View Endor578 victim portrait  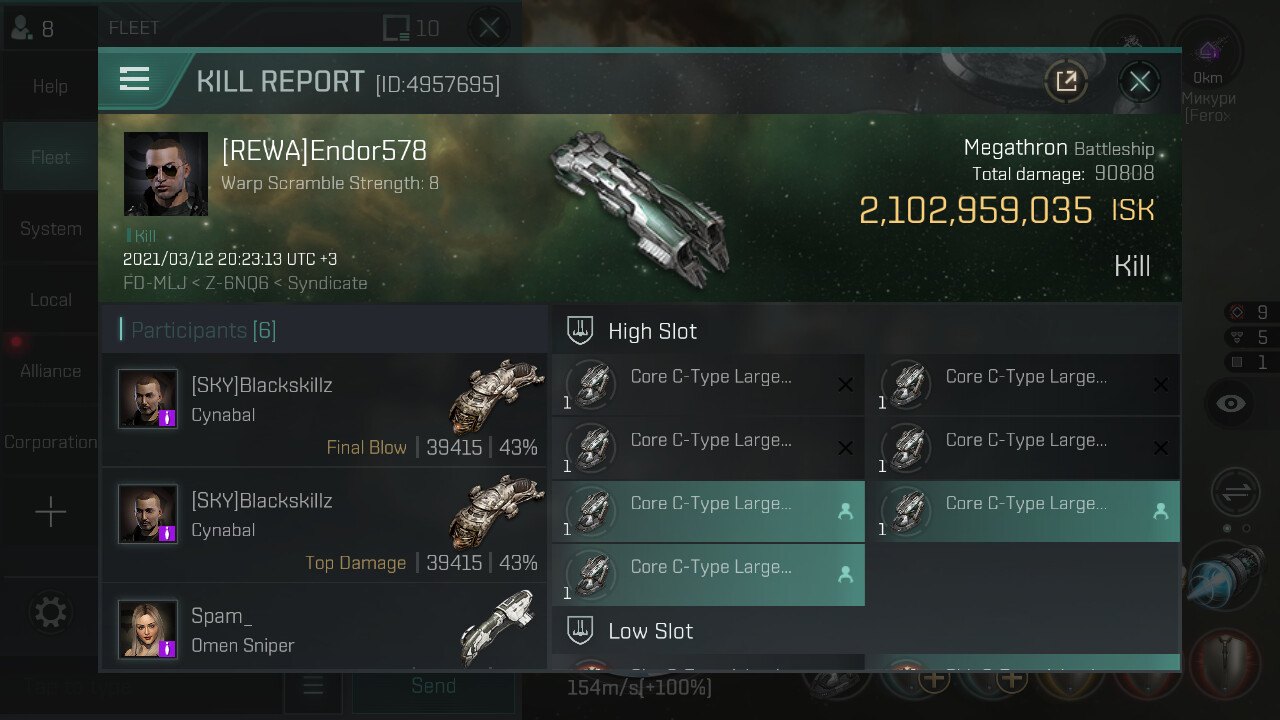click(x=166, y=174)
